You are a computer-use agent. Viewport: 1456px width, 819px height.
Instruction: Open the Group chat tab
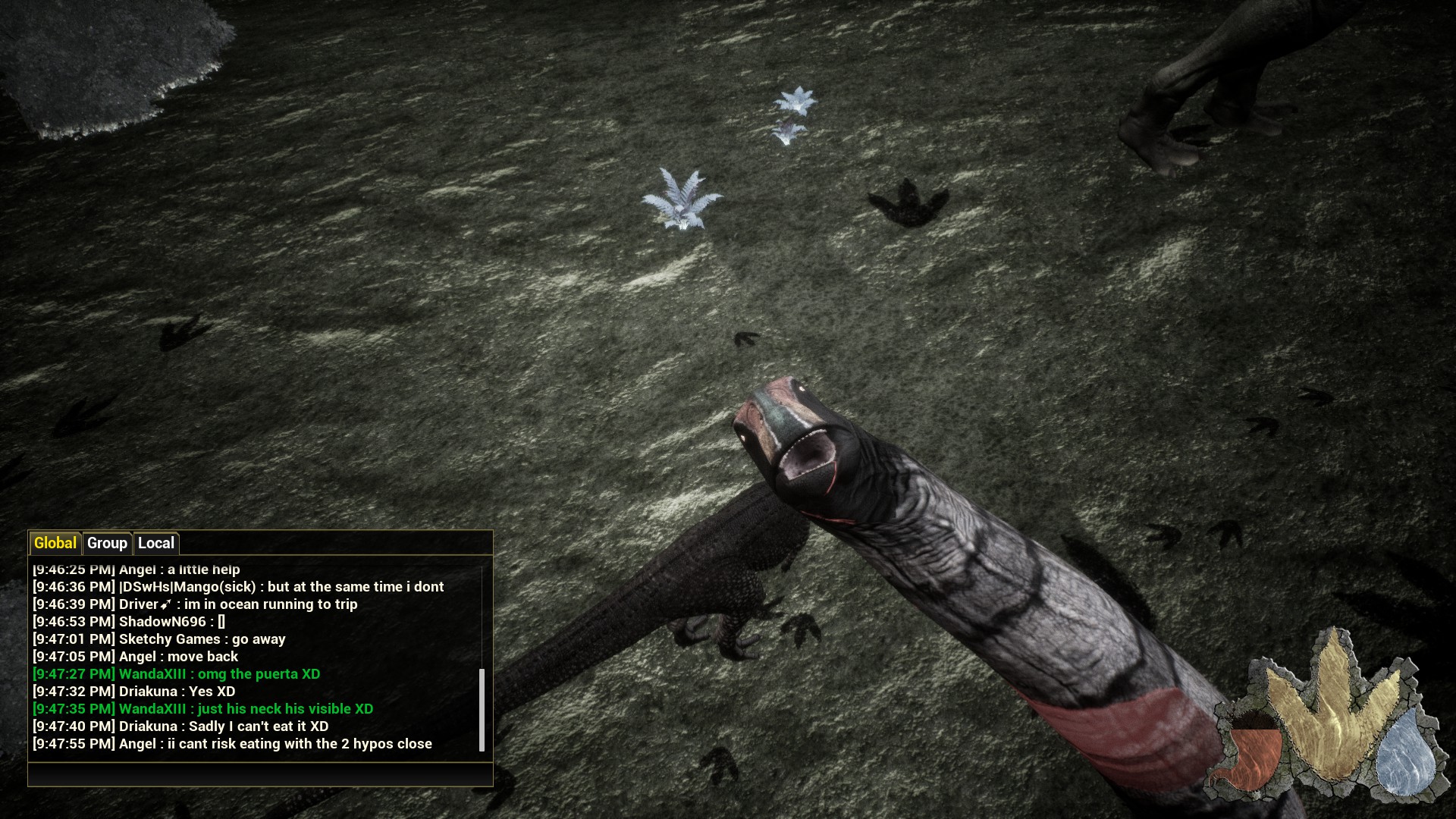[107, 543]
